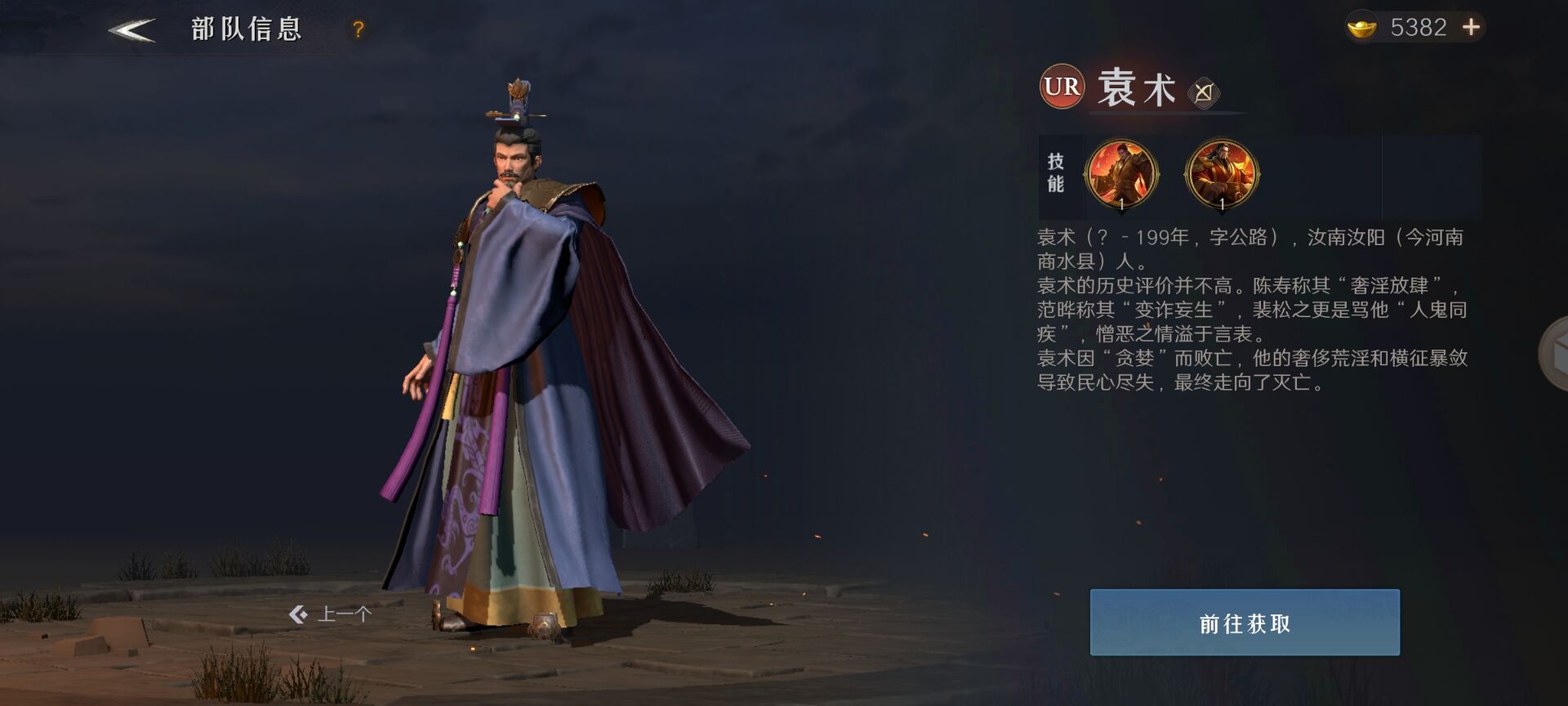Go back using the arrow button
This screenshot has height=706, width=1568.
point(131,30)
